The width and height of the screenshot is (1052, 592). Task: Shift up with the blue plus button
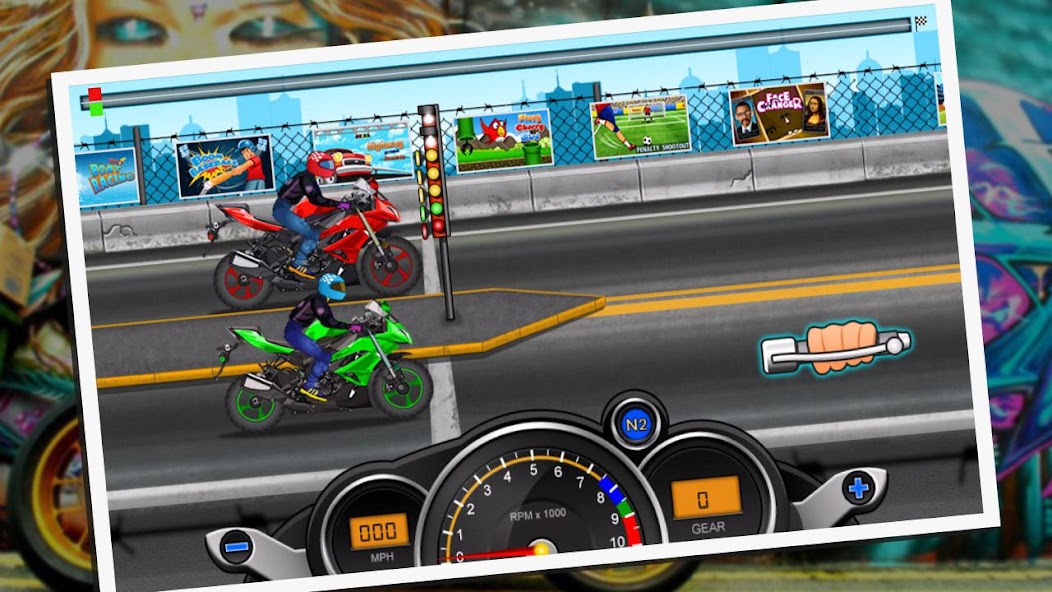[x=859, y=488]
